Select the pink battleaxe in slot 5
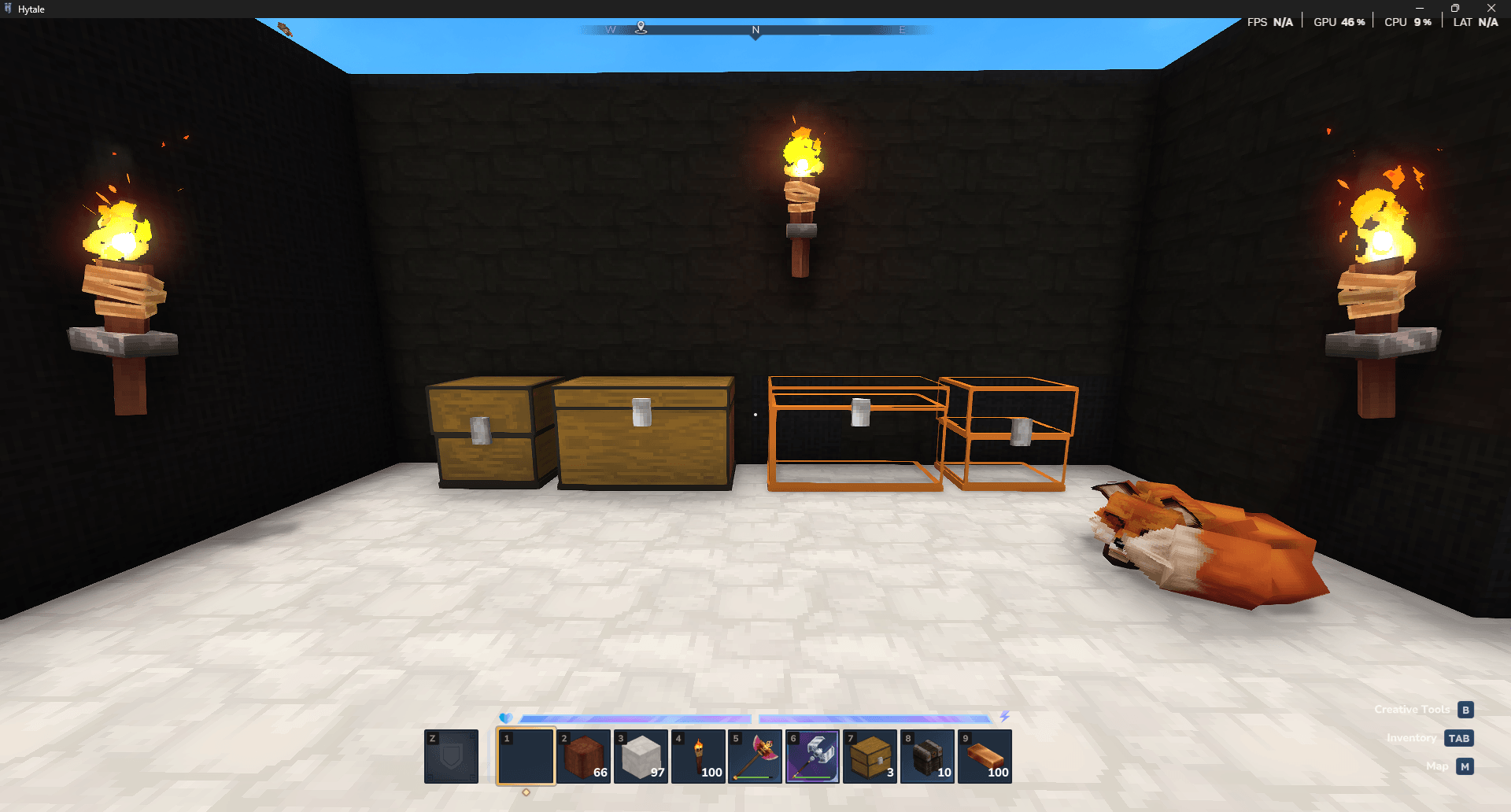 [x=755, y=757]
